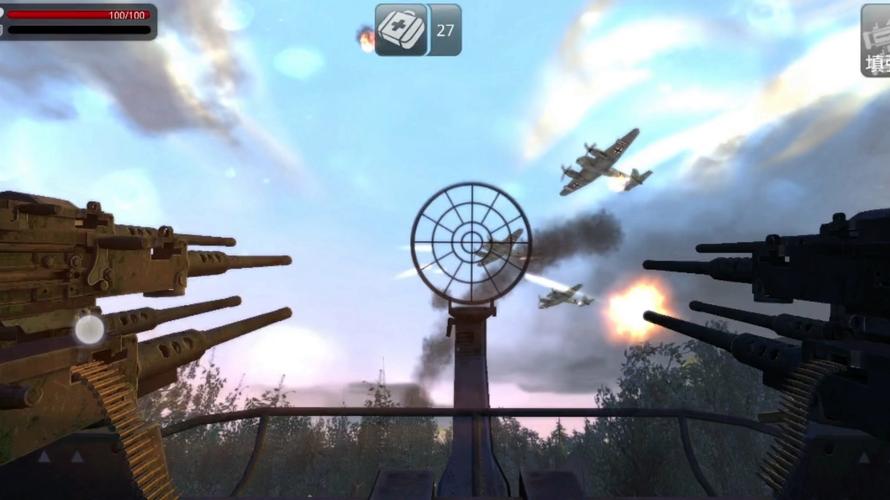890x500 pixels.
Task: Tap the reload gun button
Action: click(876, 41)
